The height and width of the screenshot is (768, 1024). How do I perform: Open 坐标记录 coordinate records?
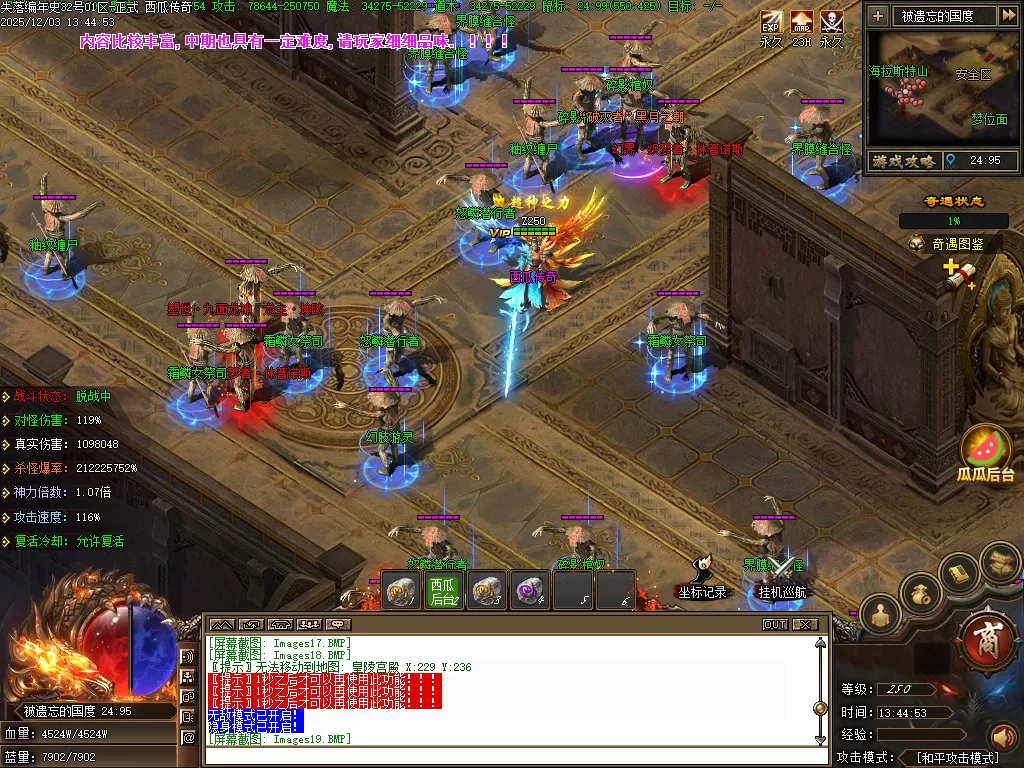coord(702,578)
